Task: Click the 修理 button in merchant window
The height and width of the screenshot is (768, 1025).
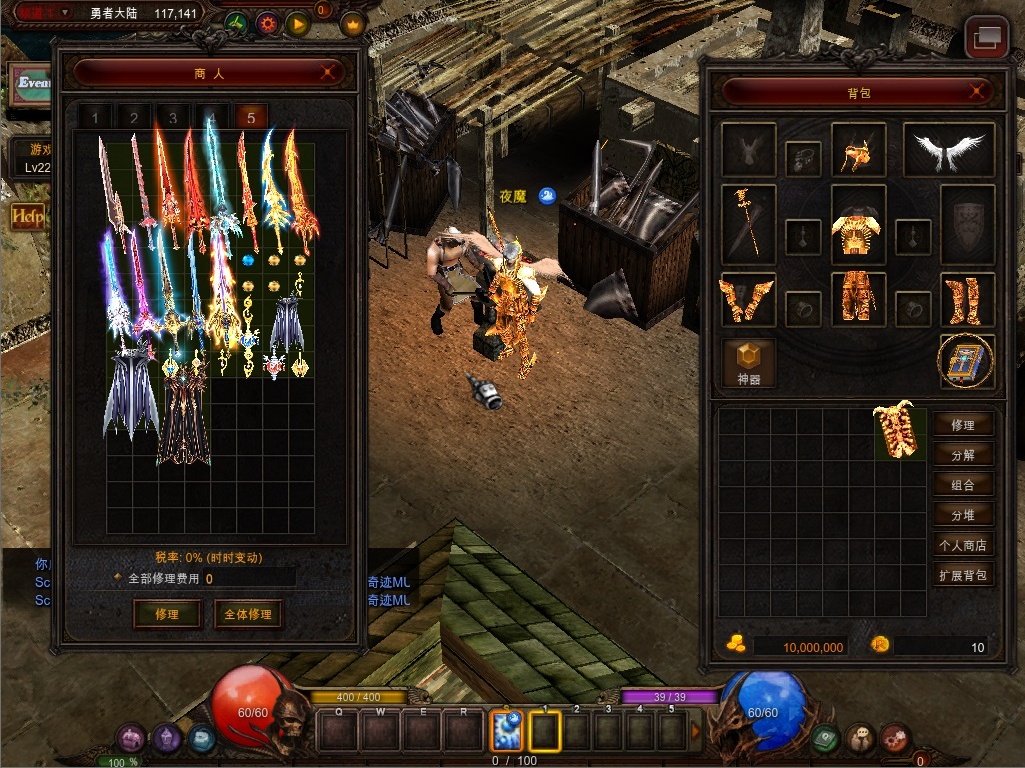Action: (167, 614)
